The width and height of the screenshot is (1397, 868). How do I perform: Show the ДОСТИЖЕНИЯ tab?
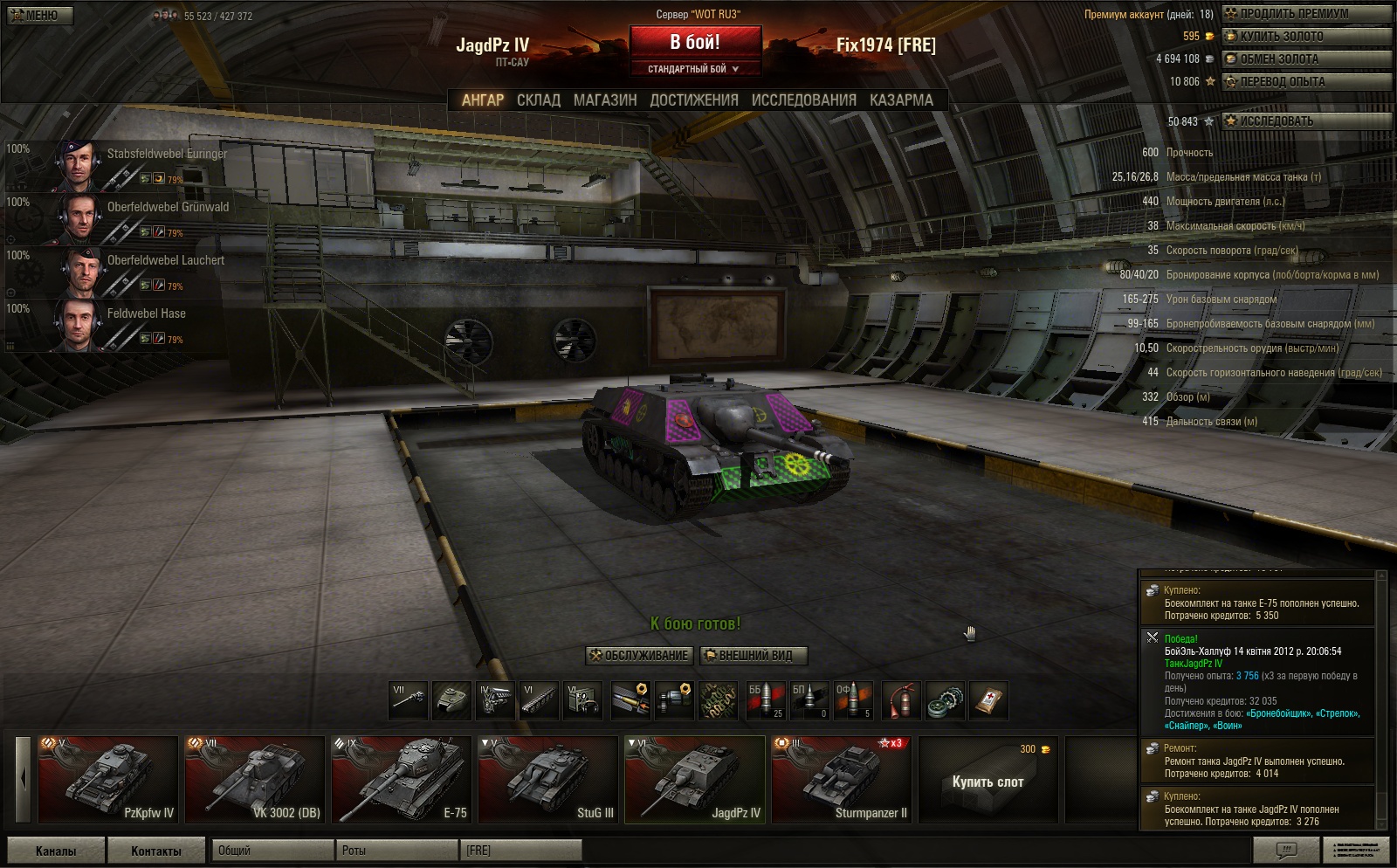[x=694, y=100]
